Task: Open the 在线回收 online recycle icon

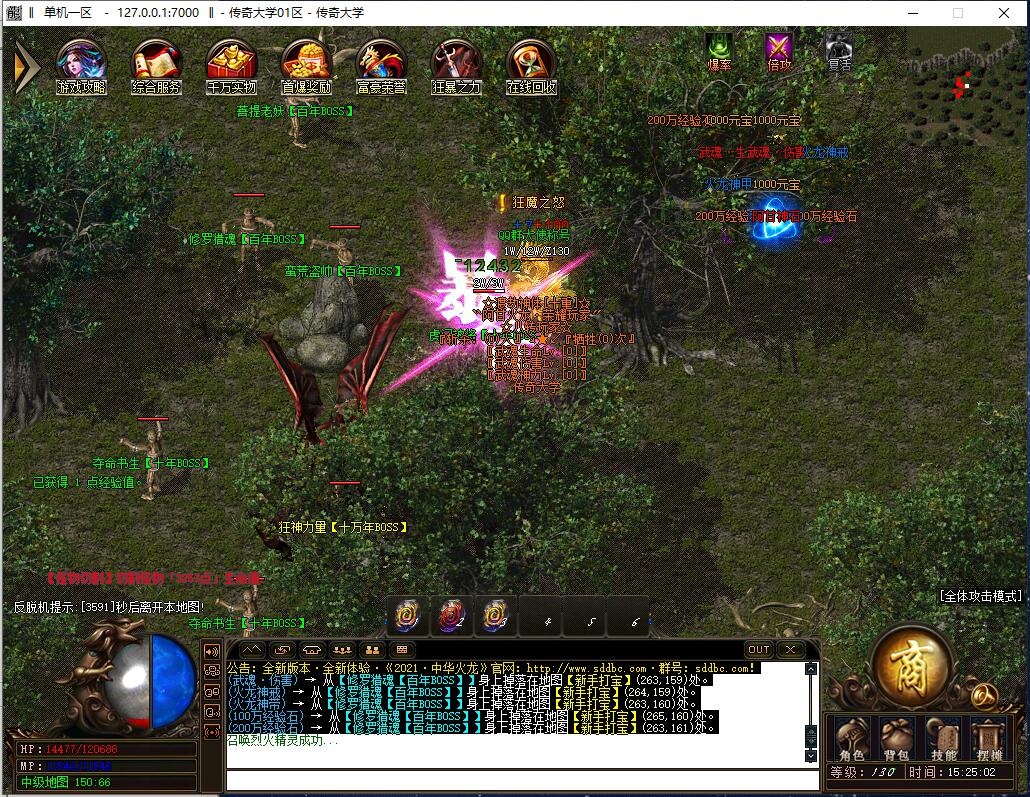Action: [x=531, y=64]
